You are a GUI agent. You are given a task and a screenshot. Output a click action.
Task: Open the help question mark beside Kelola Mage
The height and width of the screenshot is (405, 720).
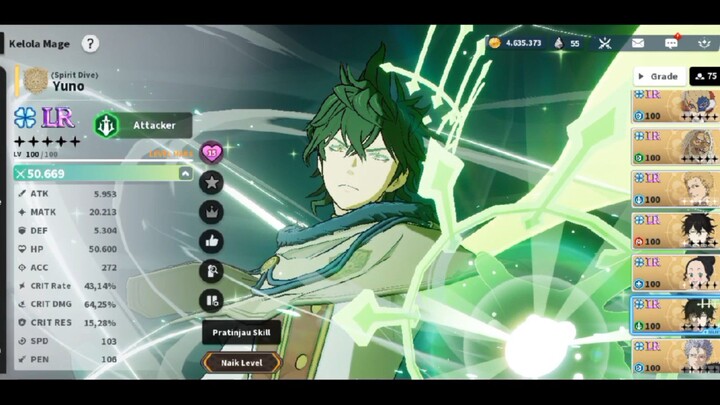pyautogui.click(x=90, y=43)
